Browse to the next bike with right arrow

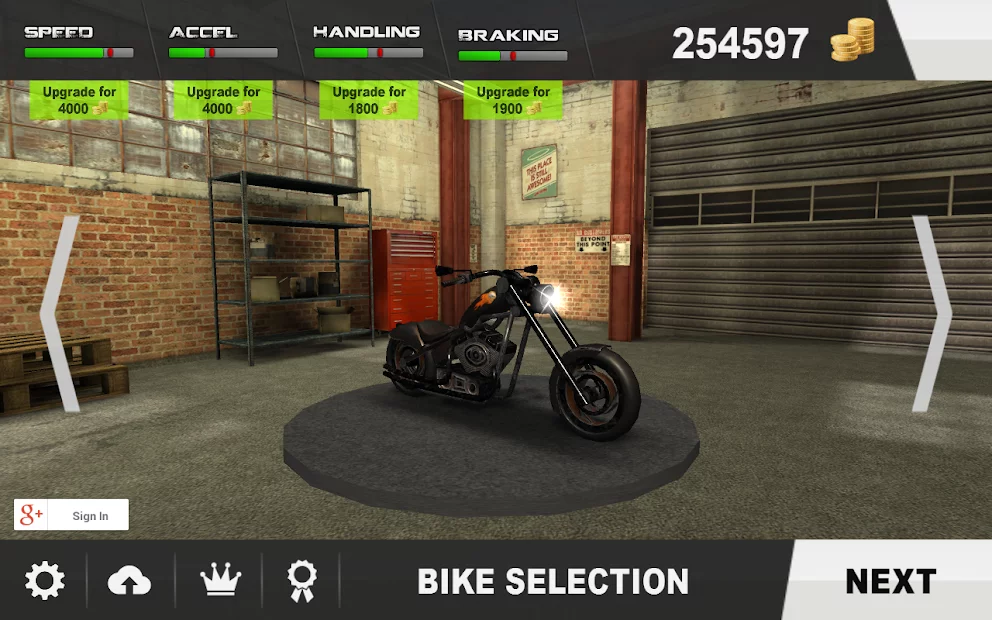[931, 313]
